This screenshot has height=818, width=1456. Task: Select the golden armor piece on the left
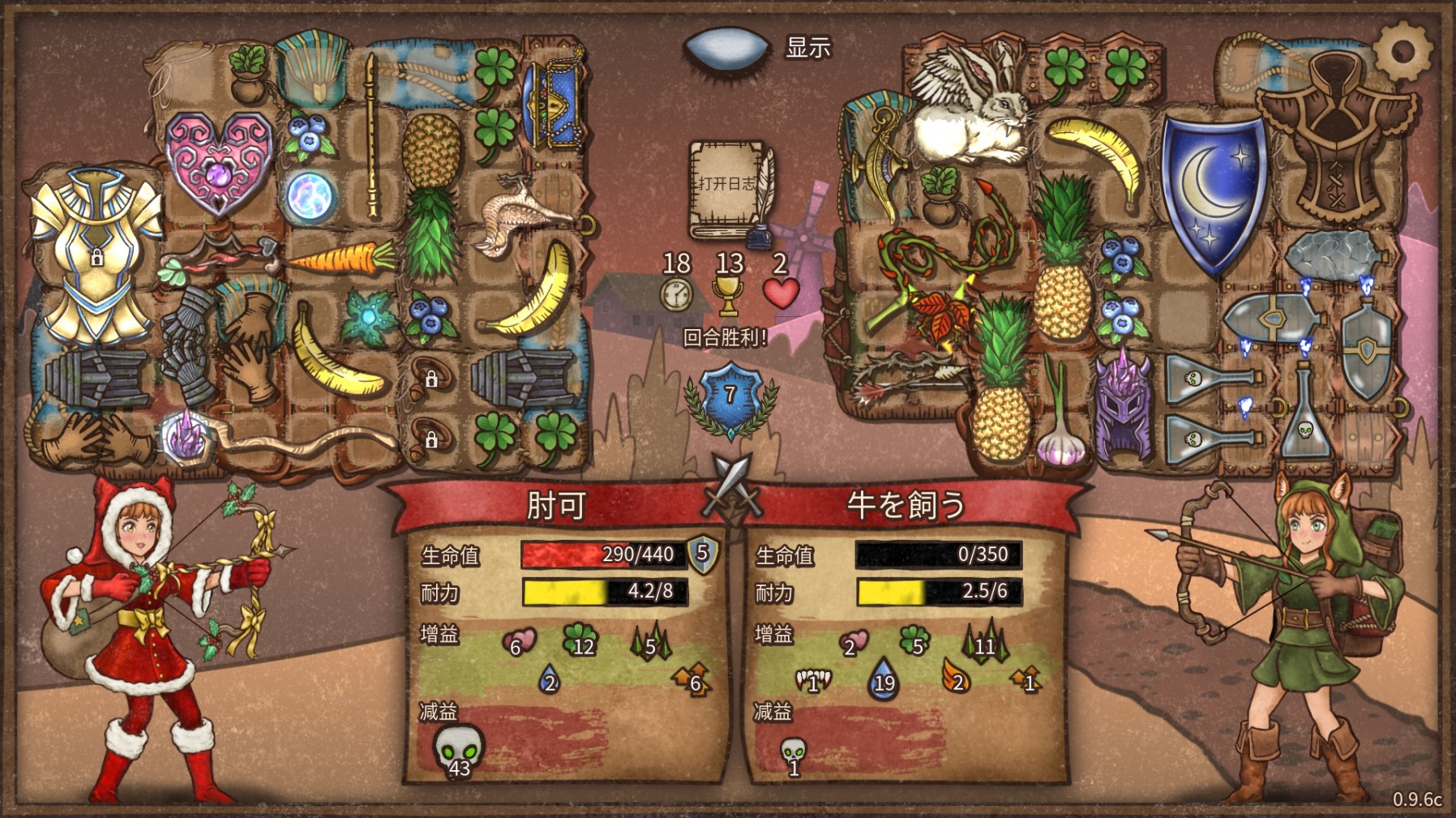point(89,235)
